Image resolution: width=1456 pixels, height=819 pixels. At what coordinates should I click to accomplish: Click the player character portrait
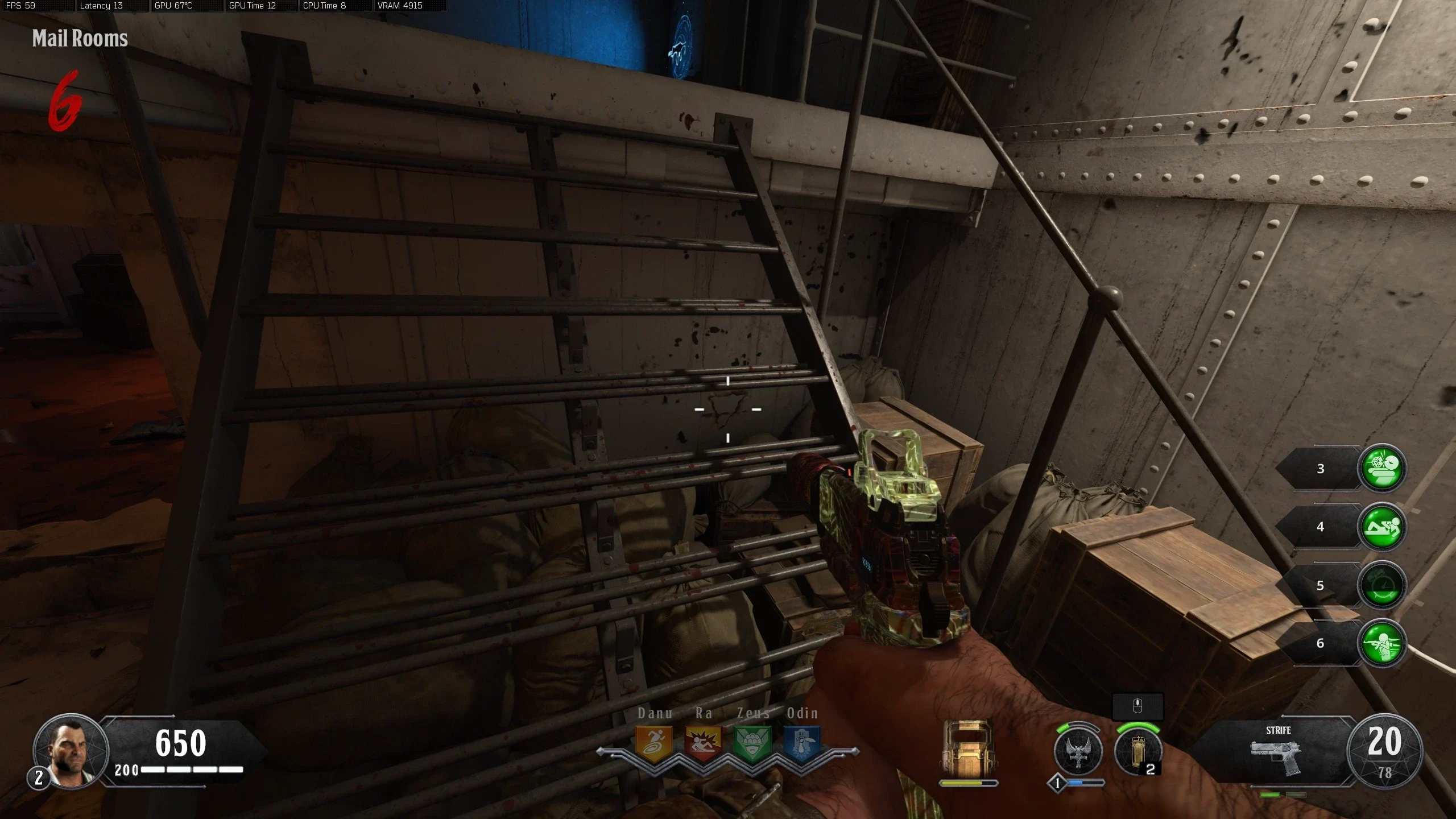71,751
